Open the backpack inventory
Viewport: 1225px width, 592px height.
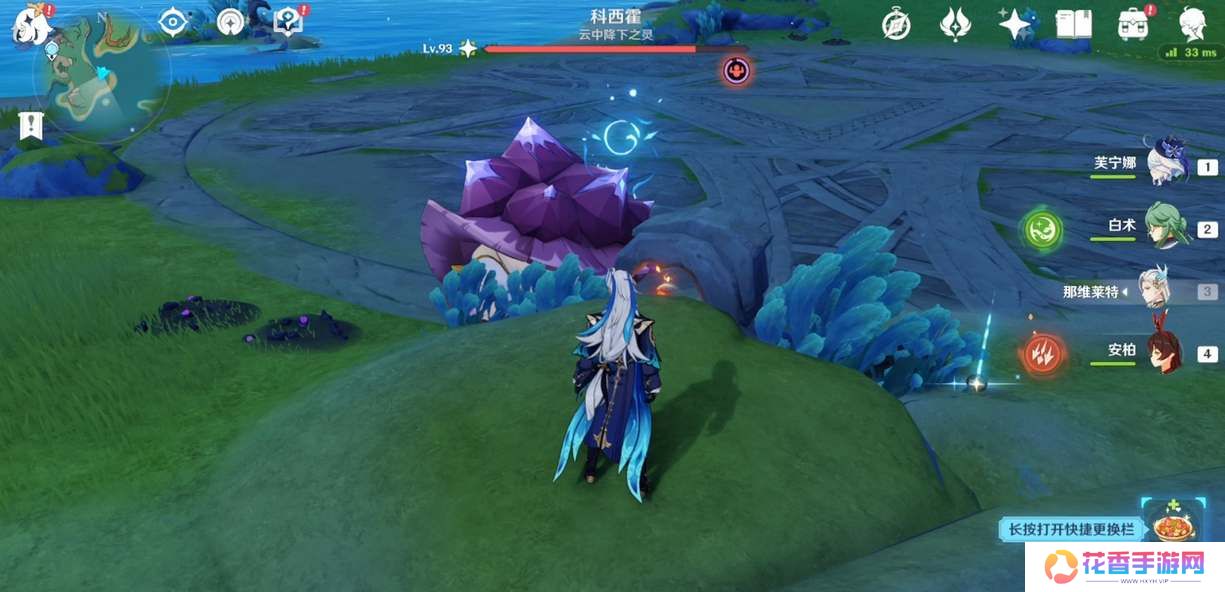tap(1133, 25)
